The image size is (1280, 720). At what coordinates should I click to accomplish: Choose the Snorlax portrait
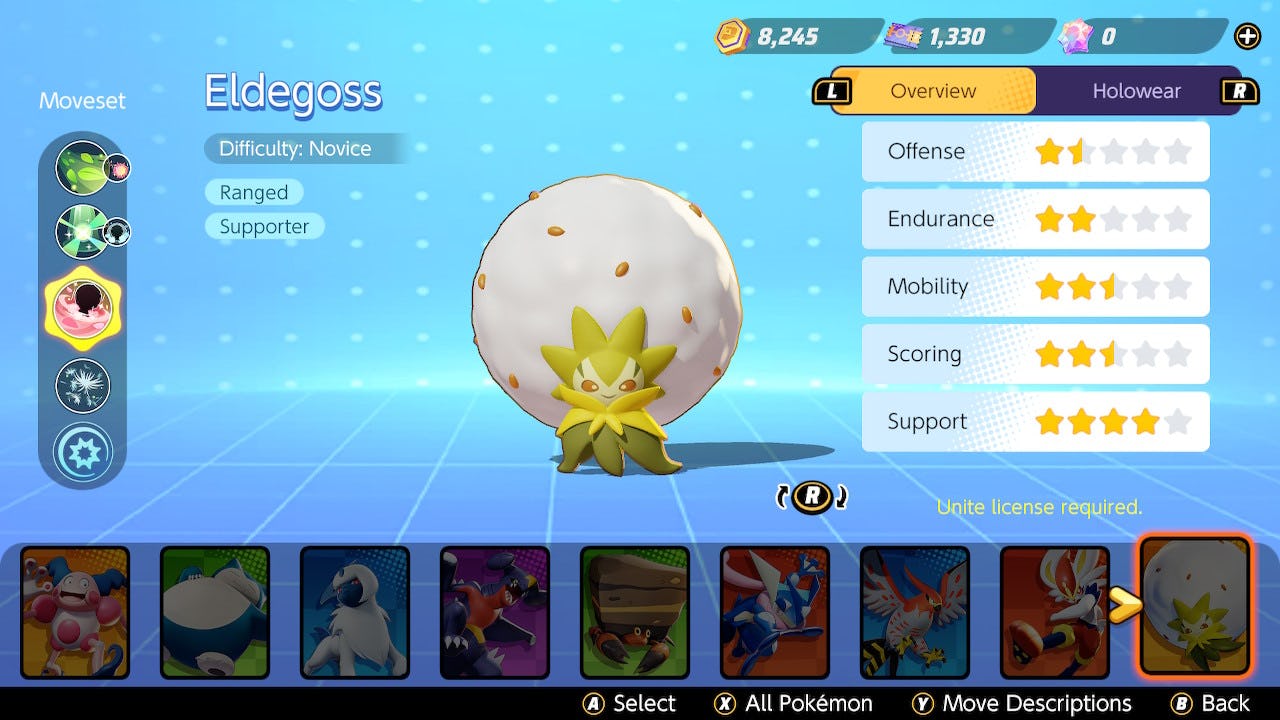point(215,611)
